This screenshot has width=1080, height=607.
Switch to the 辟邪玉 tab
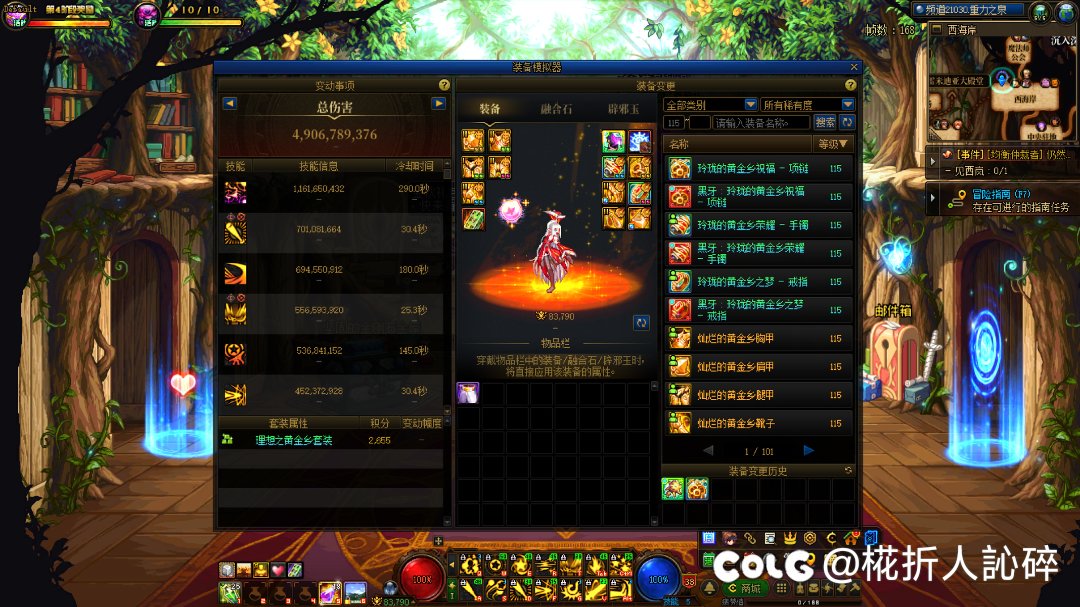tap(623, 108)
